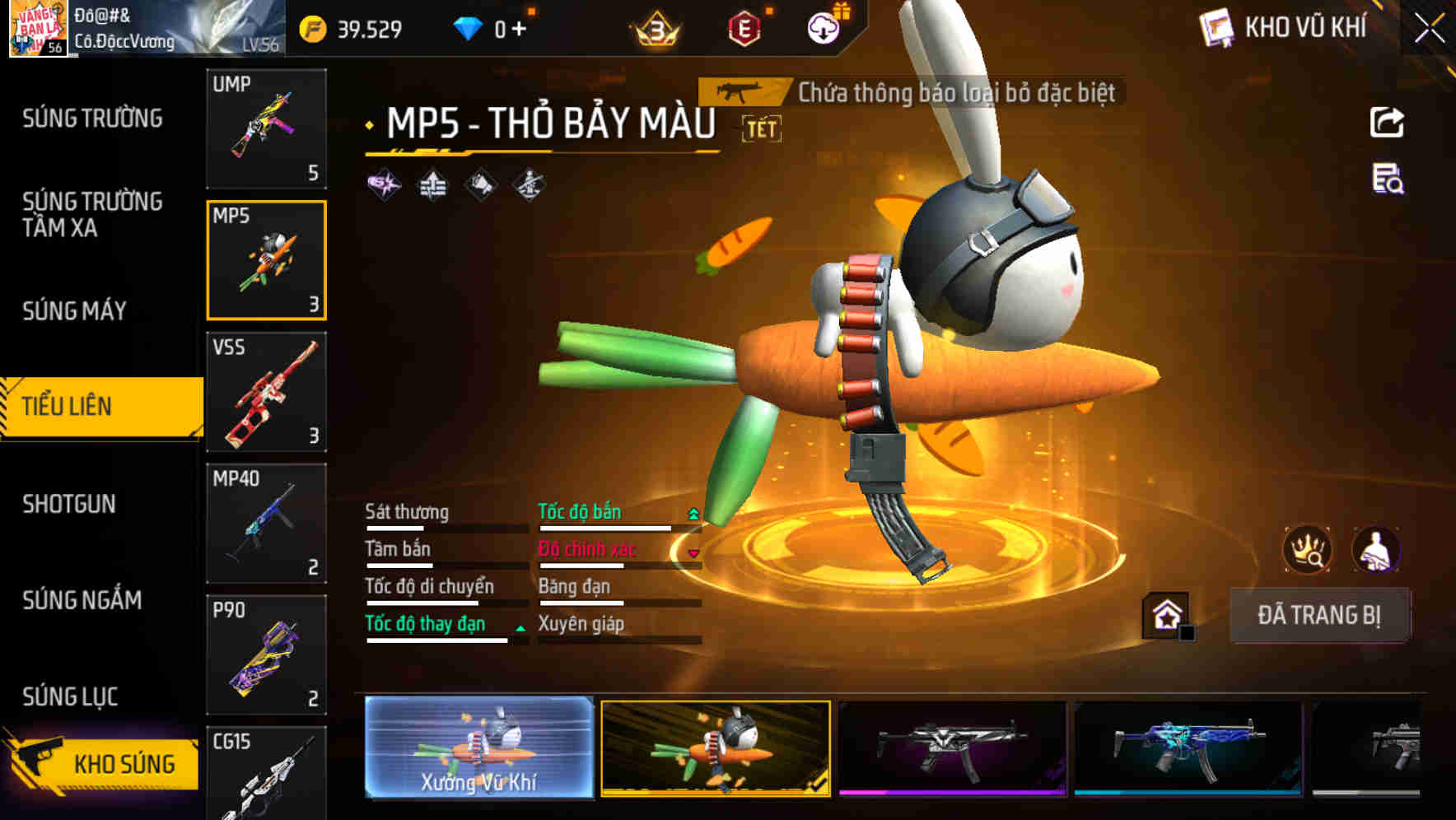1456x820 pixels.
Task: Open the download center cloud icon
Action: [823, 29]
